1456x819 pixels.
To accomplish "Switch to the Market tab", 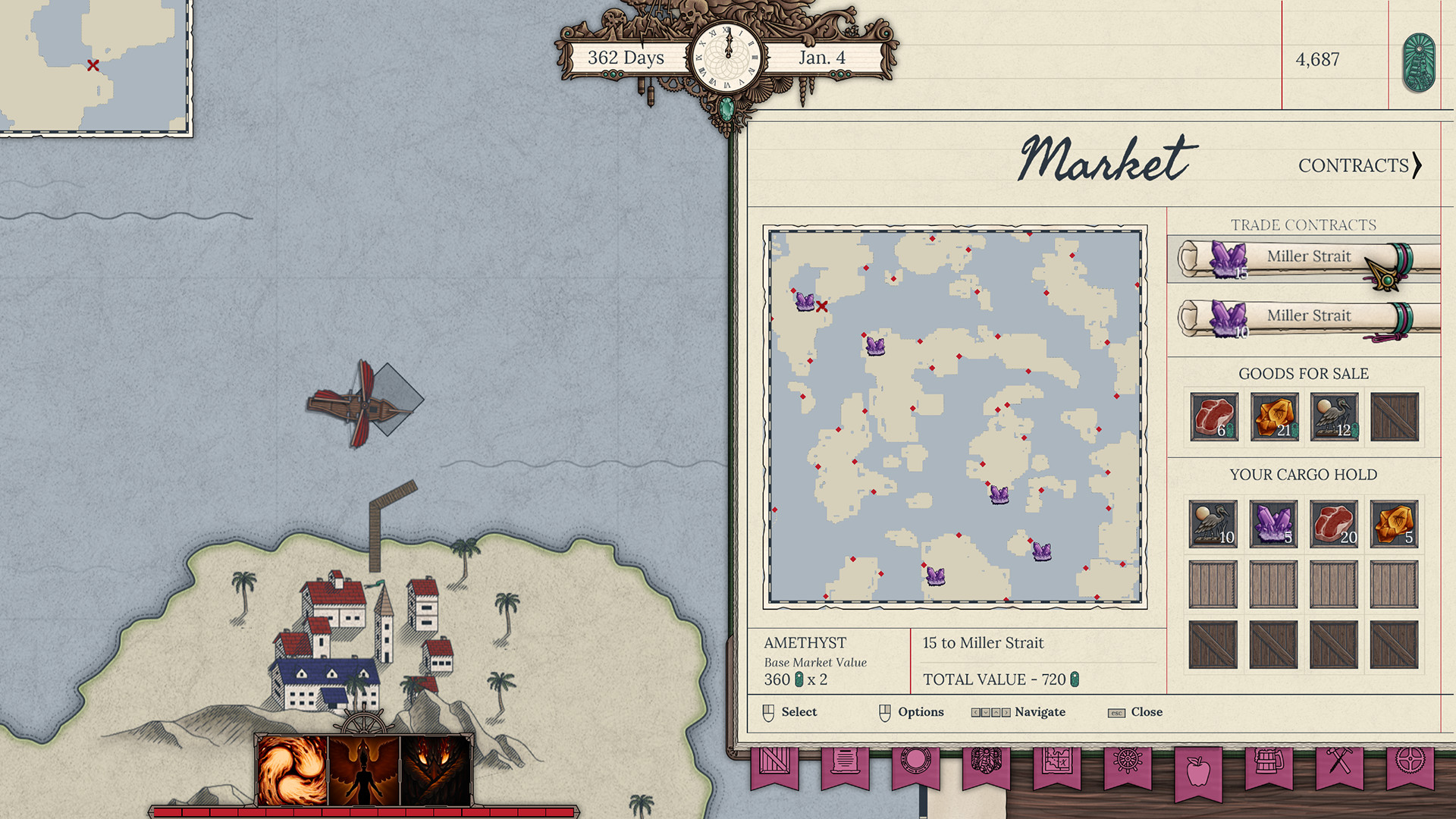I will coord(1104,158).
